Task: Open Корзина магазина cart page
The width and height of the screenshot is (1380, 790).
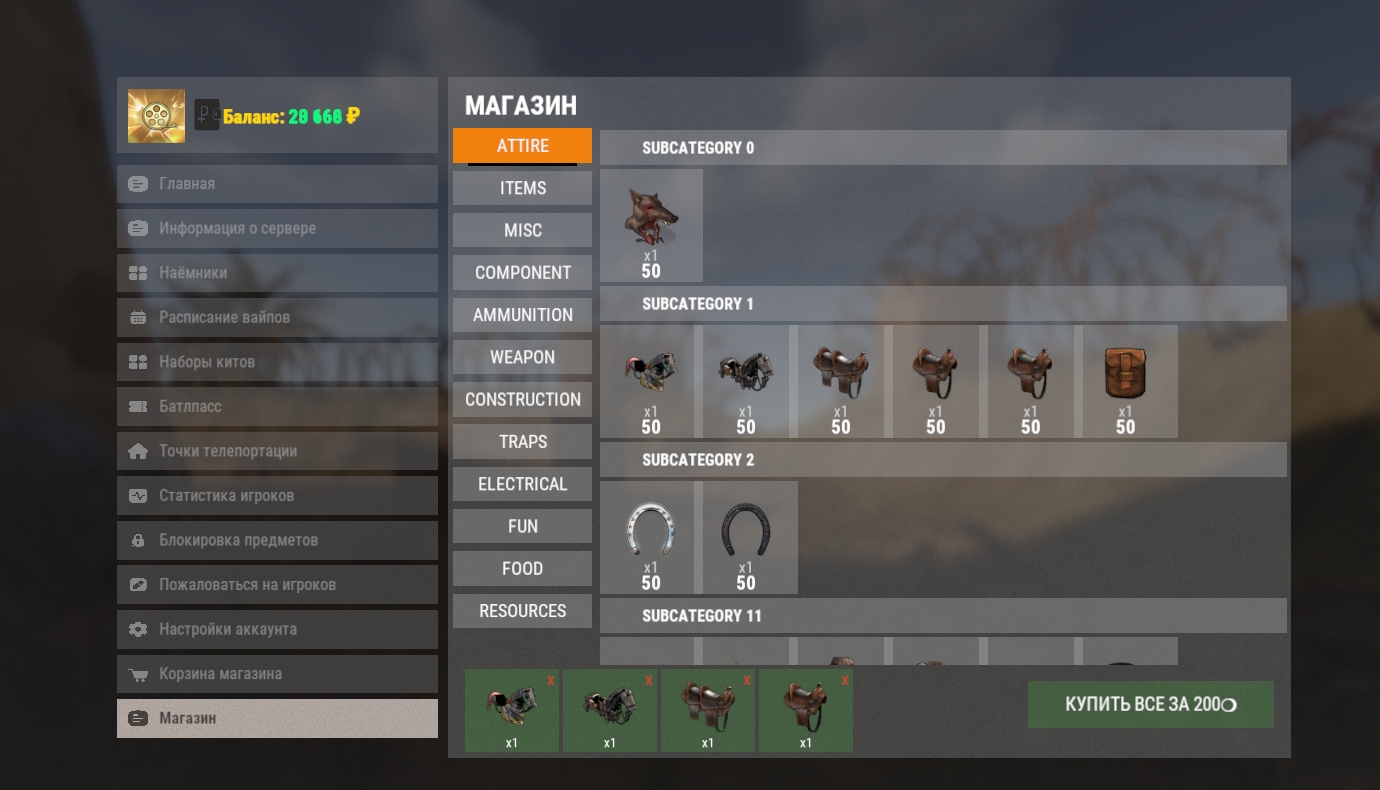Action: [x=277, y=674]
